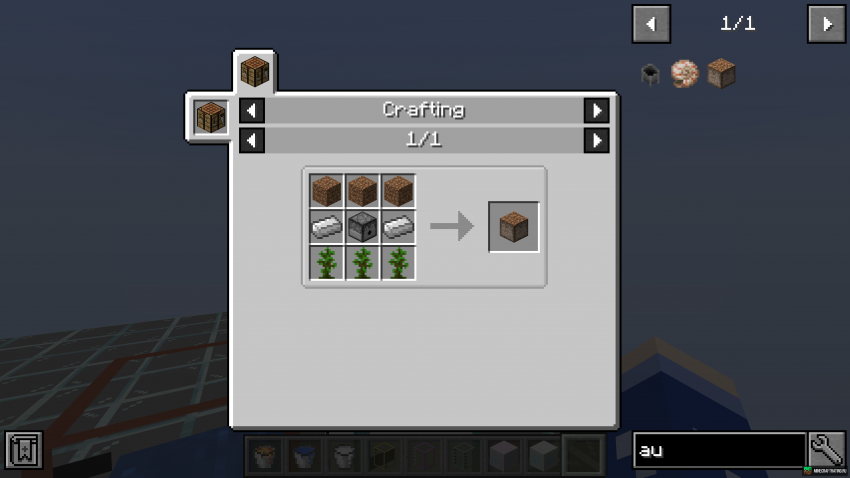This screenshot has width=850, height=478.
Task: Show the previous recipe page in the recipe window
Action: click(252, 140)
